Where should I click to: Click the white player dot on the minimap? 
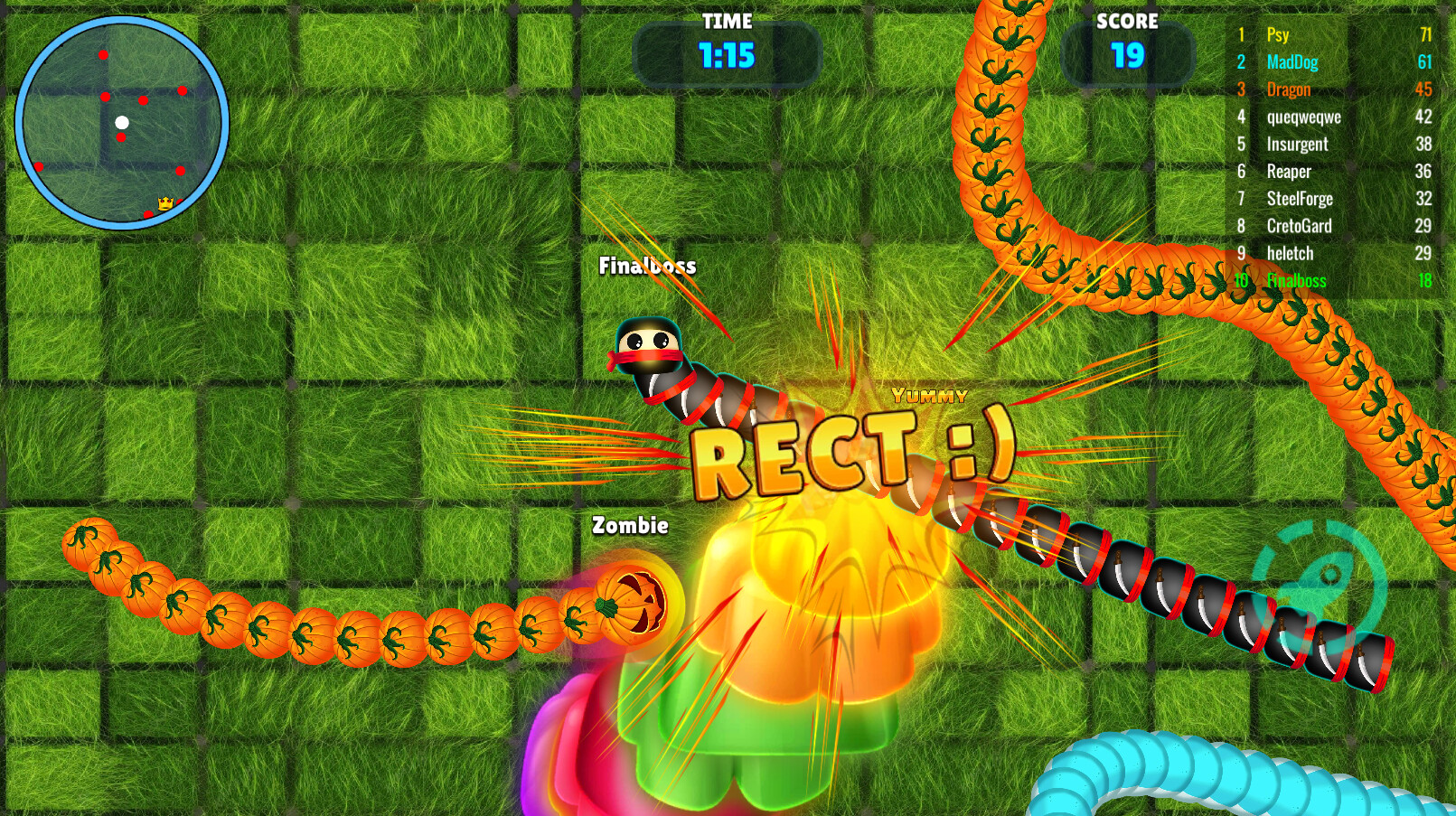(124, 120)
